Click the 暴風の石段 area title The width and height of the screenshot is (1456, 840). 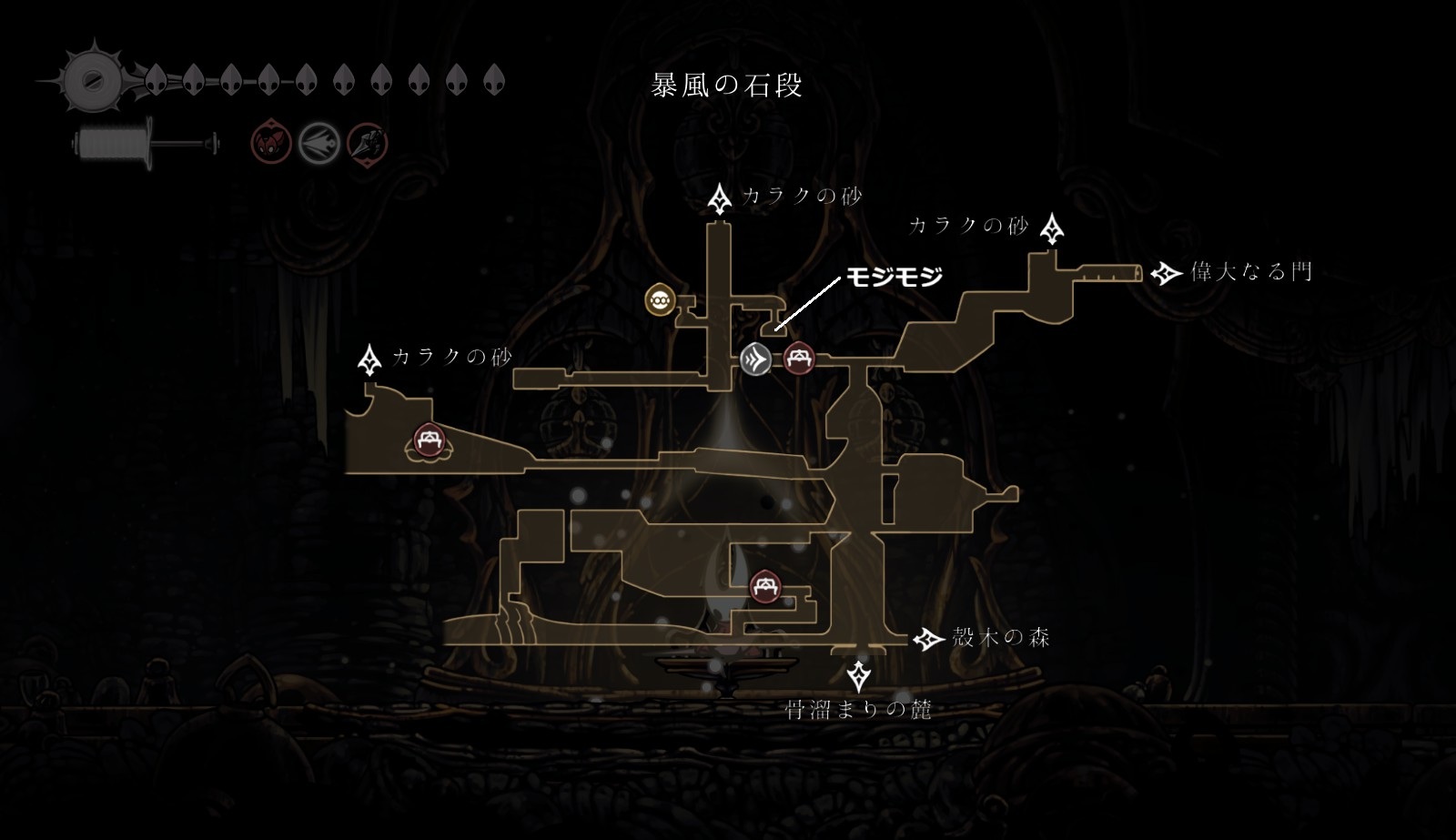coord(727,86)
